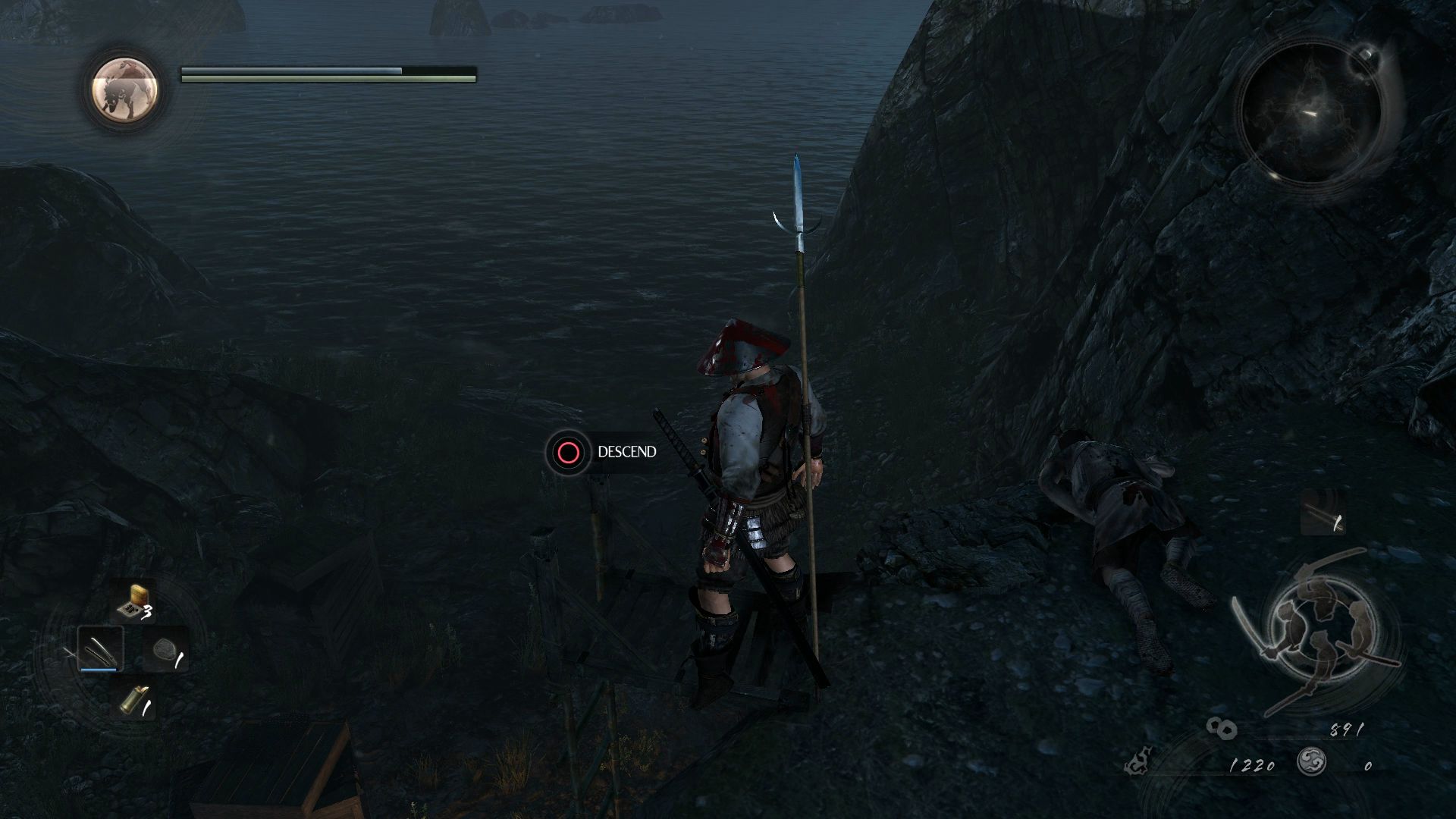Click the sword stance indicator wheel
The image size is (1456, 819).
[x=1317, y=629]
